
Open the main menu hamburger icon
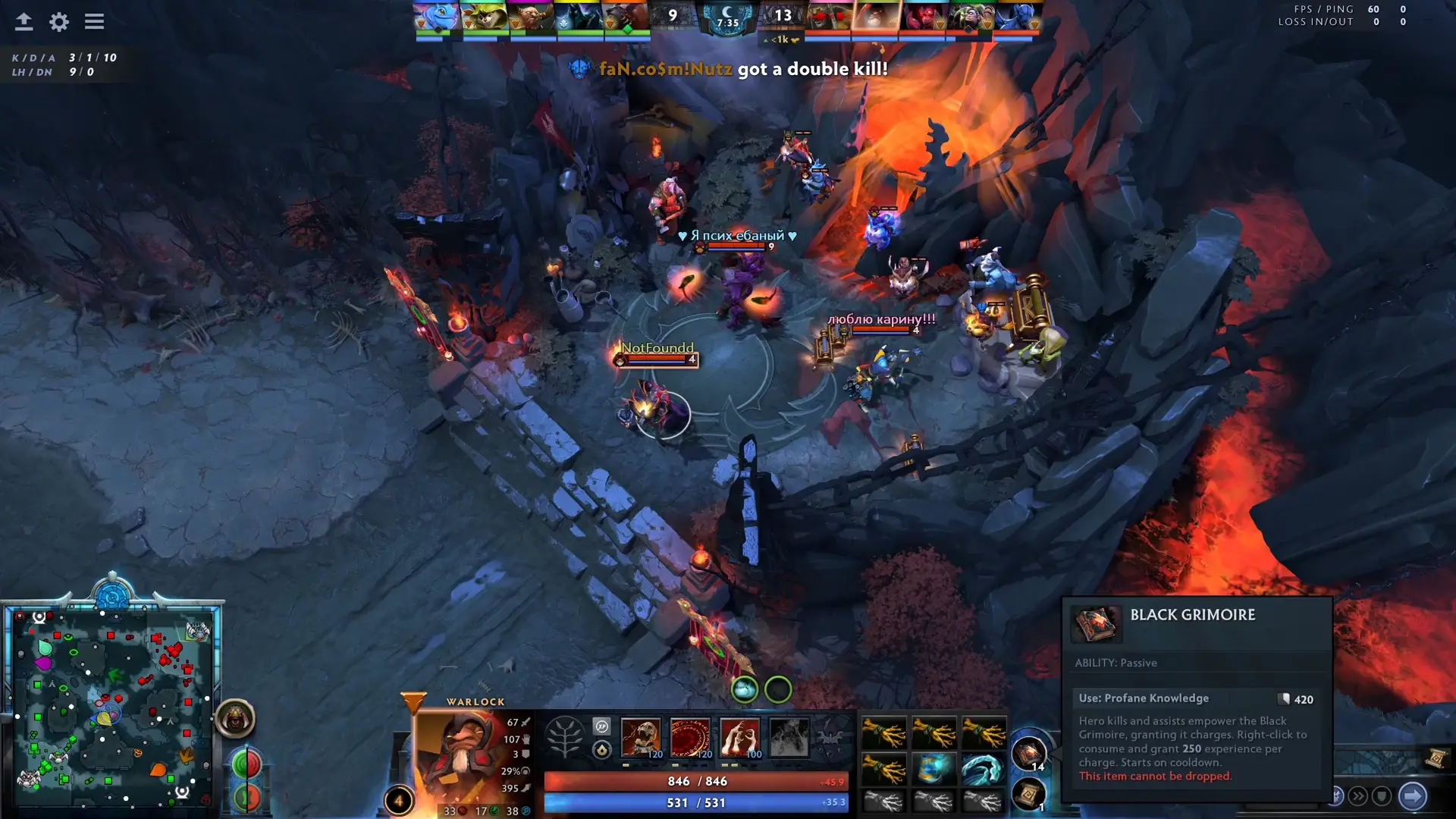coord(94,21)
